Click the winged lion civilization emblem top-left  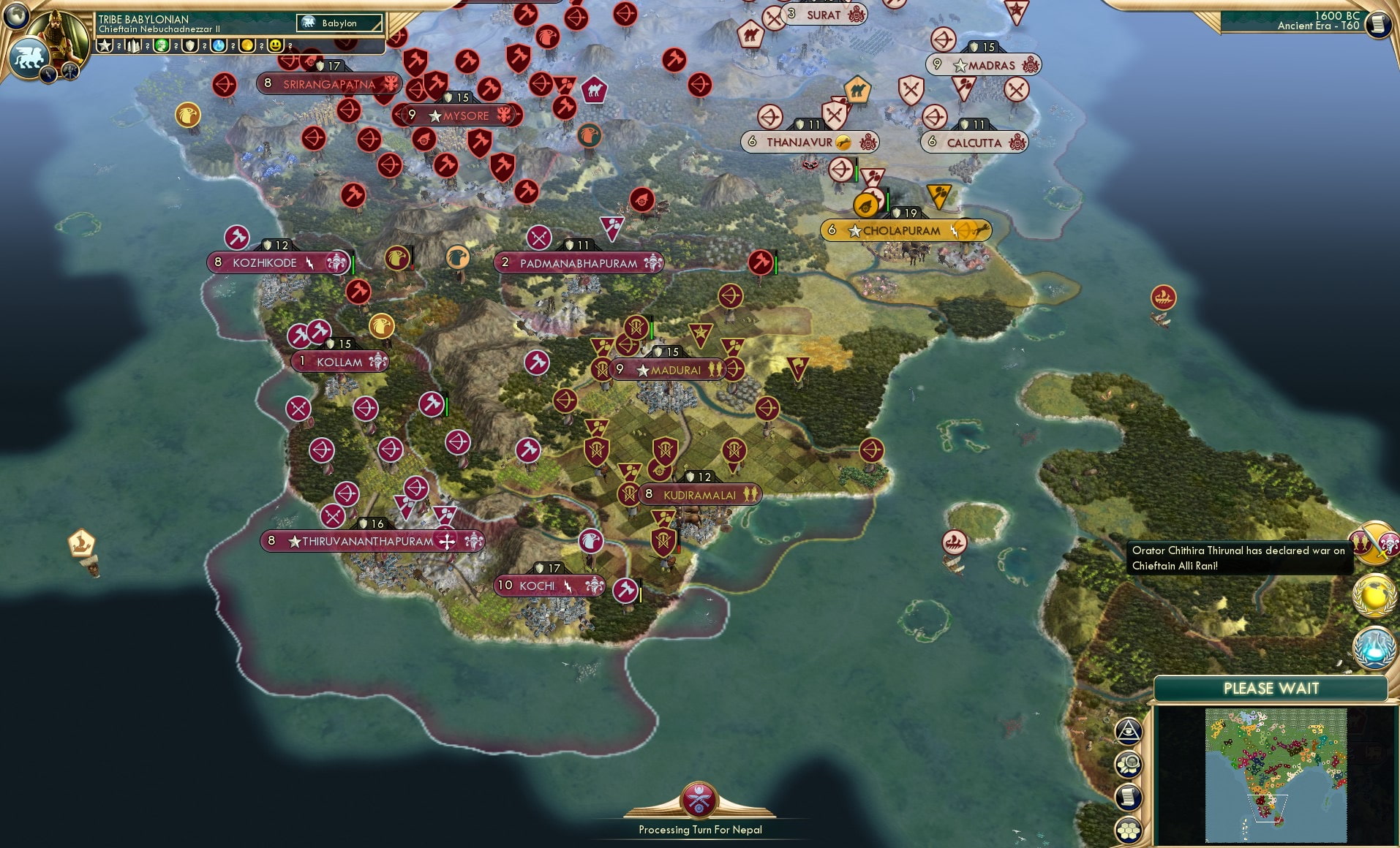pyautogui.click(x=29, y=57)
